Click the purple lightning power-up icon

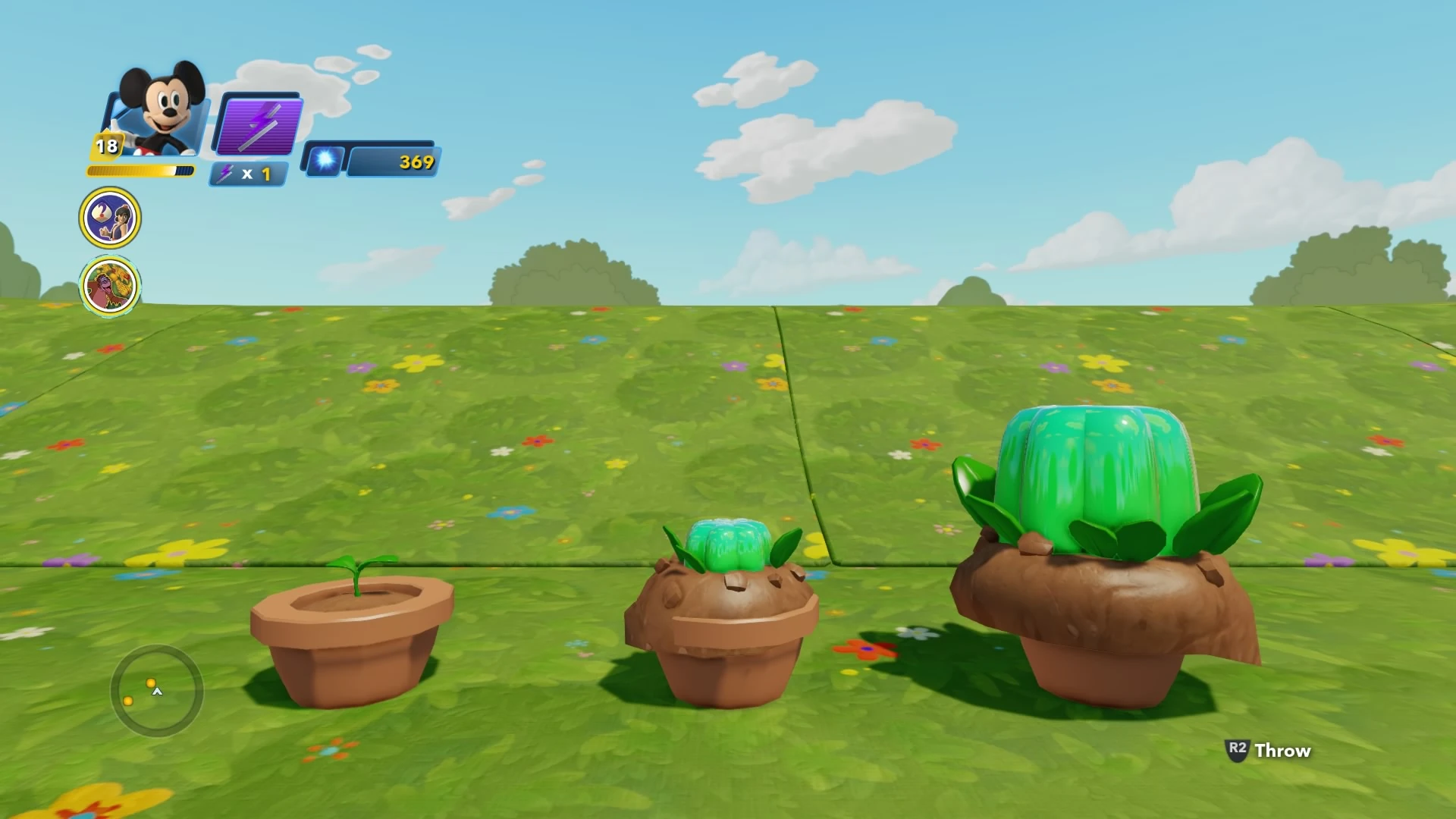click(x=258, y=125)
